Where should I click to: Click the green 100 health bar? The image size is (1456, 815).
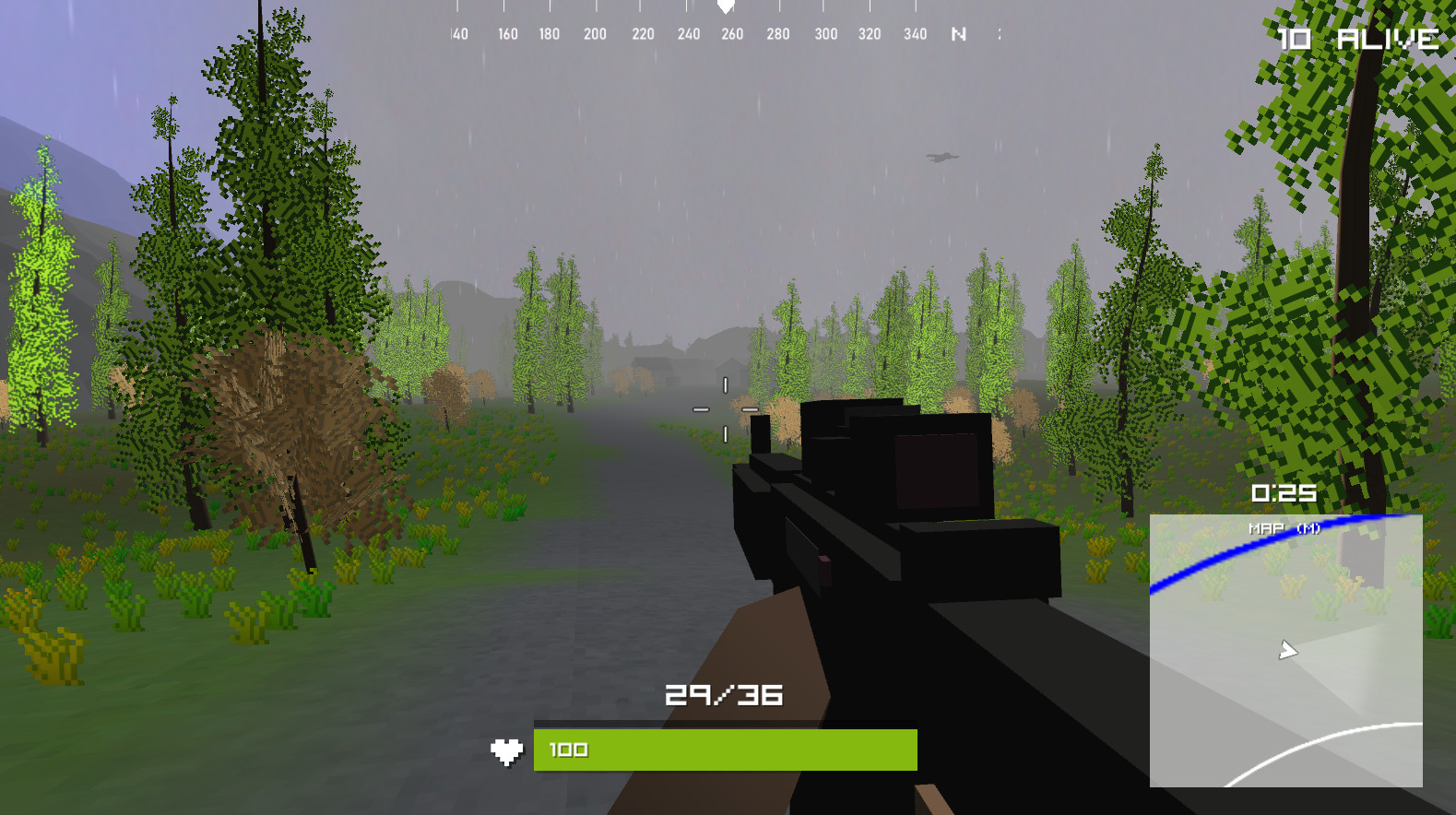724,750
